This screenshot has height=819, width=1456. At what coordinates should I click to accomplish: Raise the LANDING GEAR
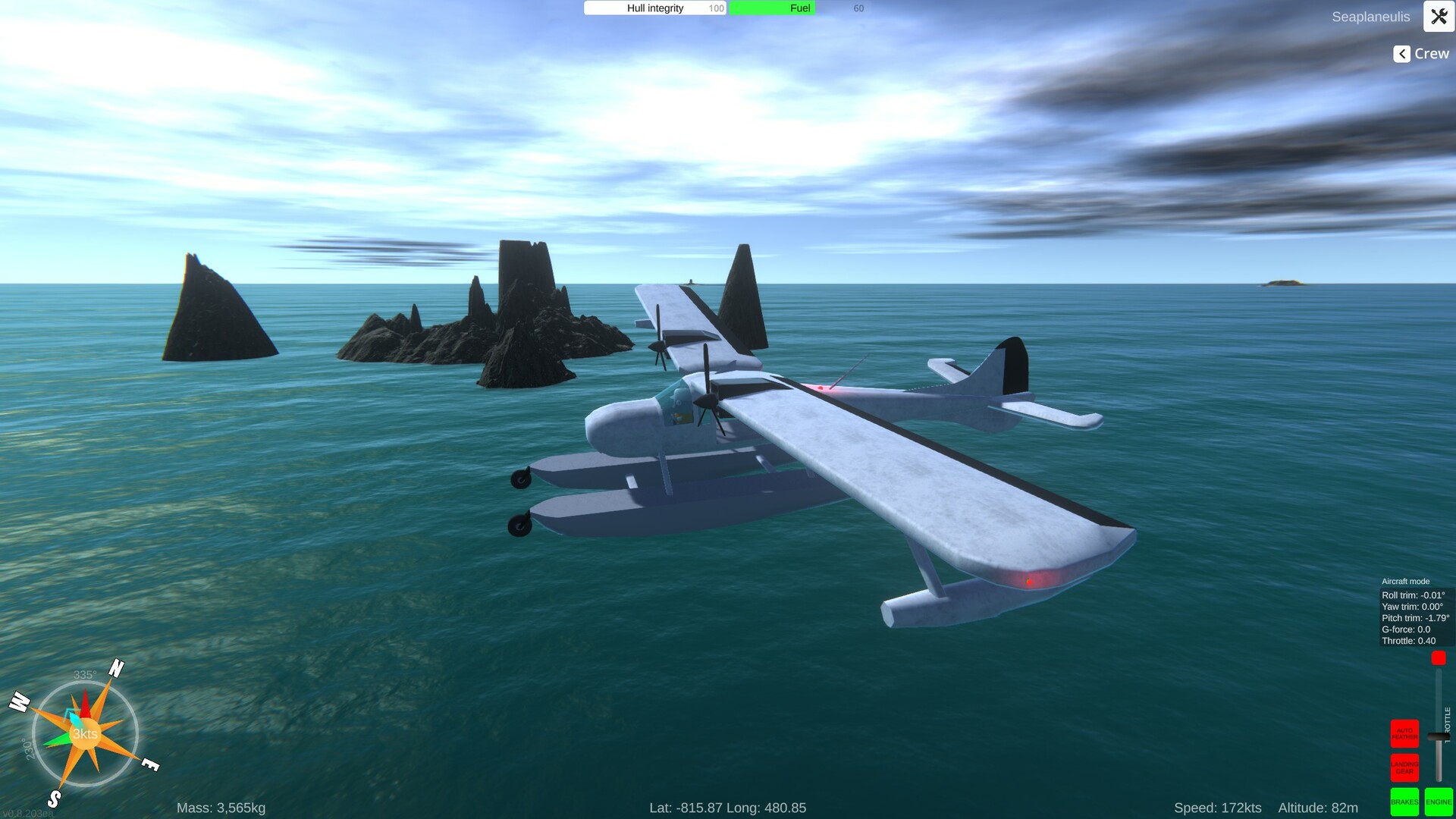(1404, 767)
